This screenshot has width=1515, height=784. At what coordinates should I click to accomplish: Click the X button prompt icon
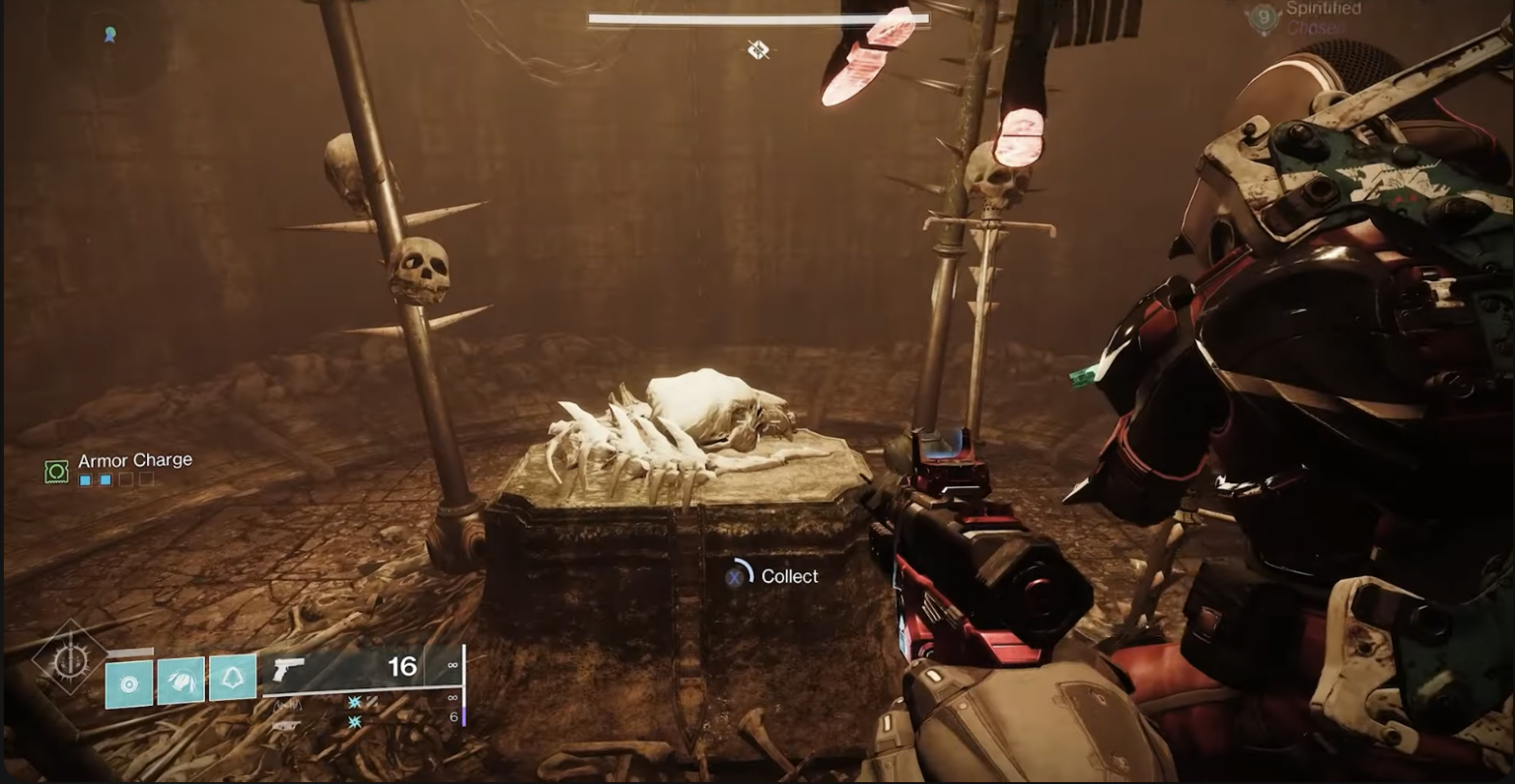(x=733, y=576)
